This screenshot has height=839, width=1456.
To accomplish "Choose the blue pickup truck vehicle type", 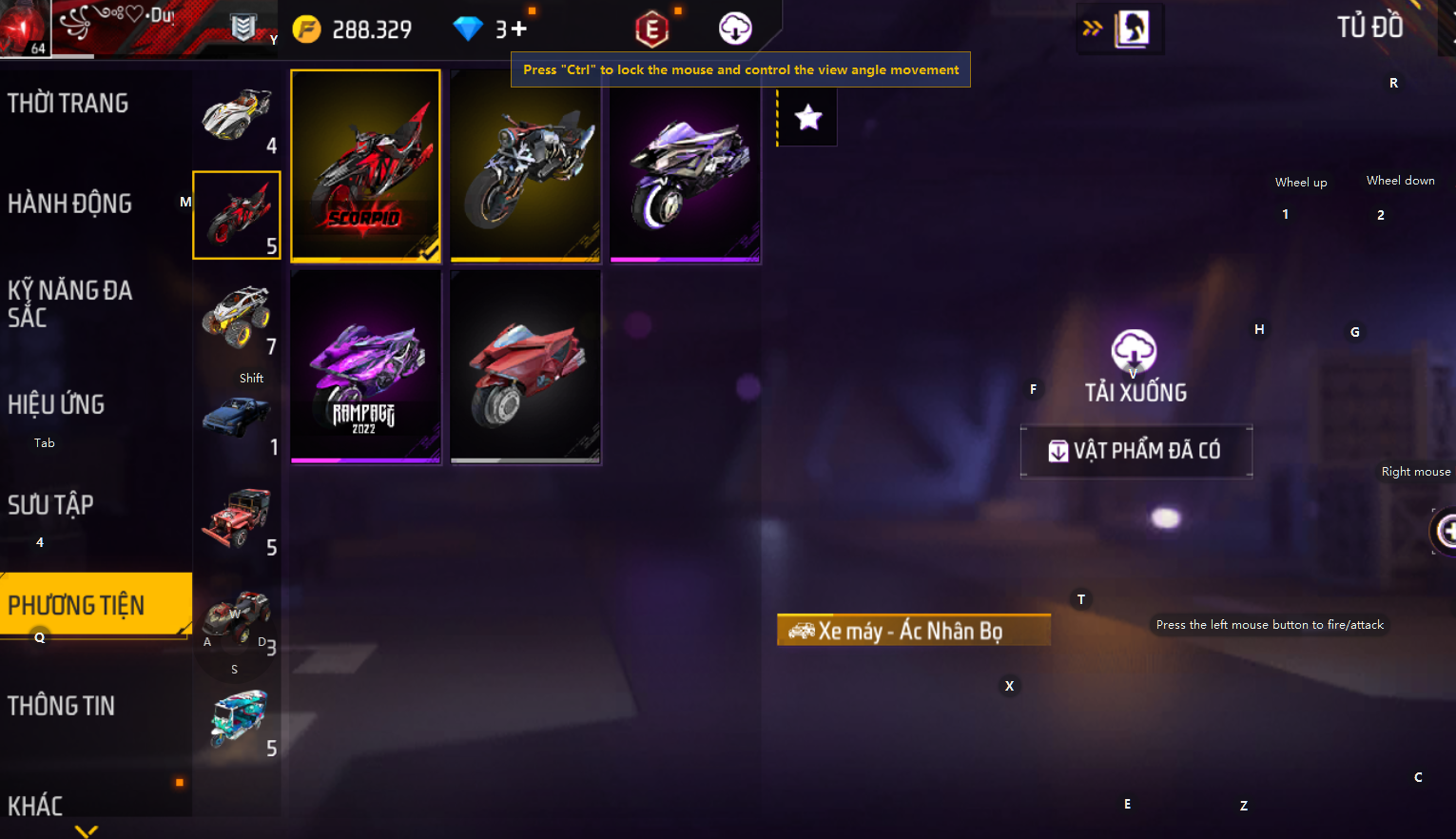I will 237,418.
